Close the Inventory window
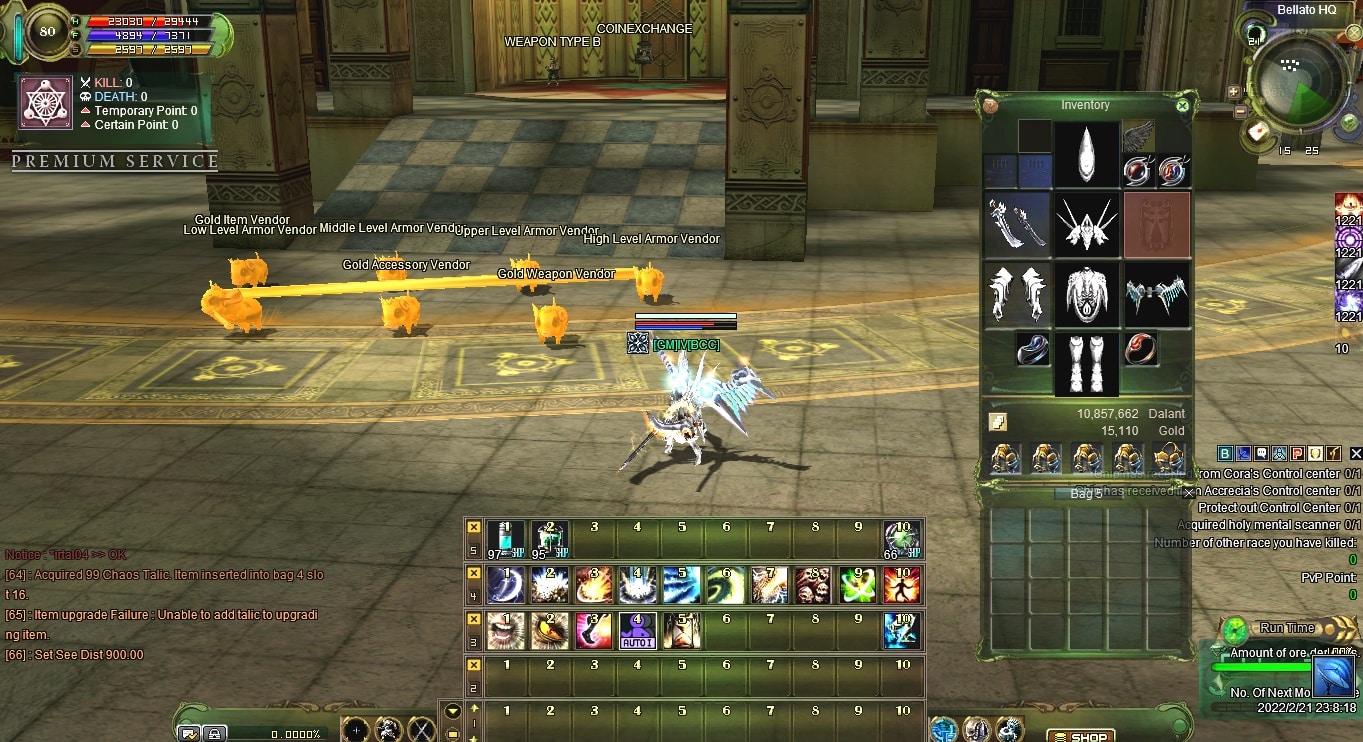The width and height of the screenshot is (1363, 742). [x=1183, y=105]
